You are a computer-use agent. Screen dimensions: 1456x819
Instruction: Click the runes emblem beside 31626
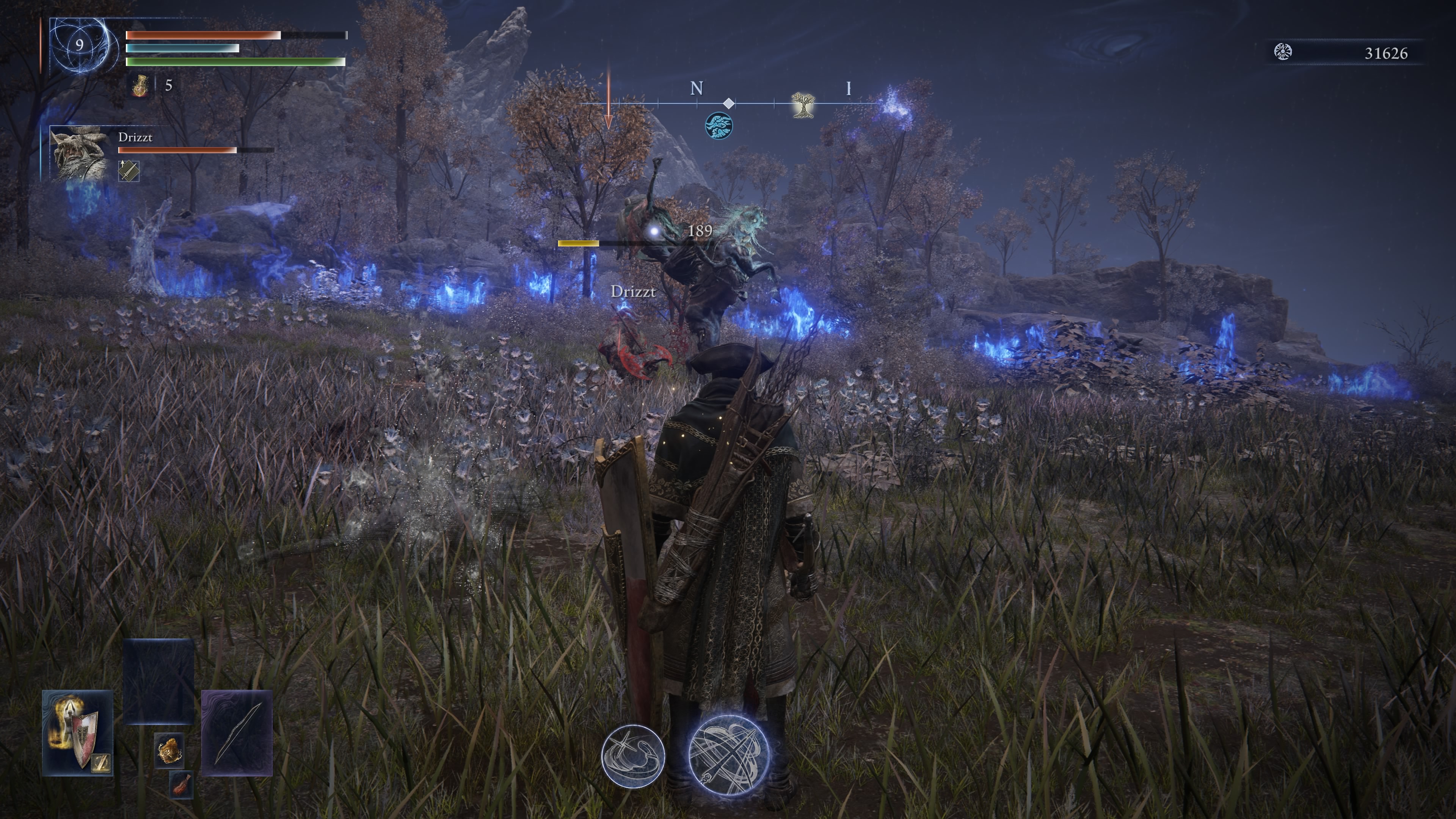1283,52
